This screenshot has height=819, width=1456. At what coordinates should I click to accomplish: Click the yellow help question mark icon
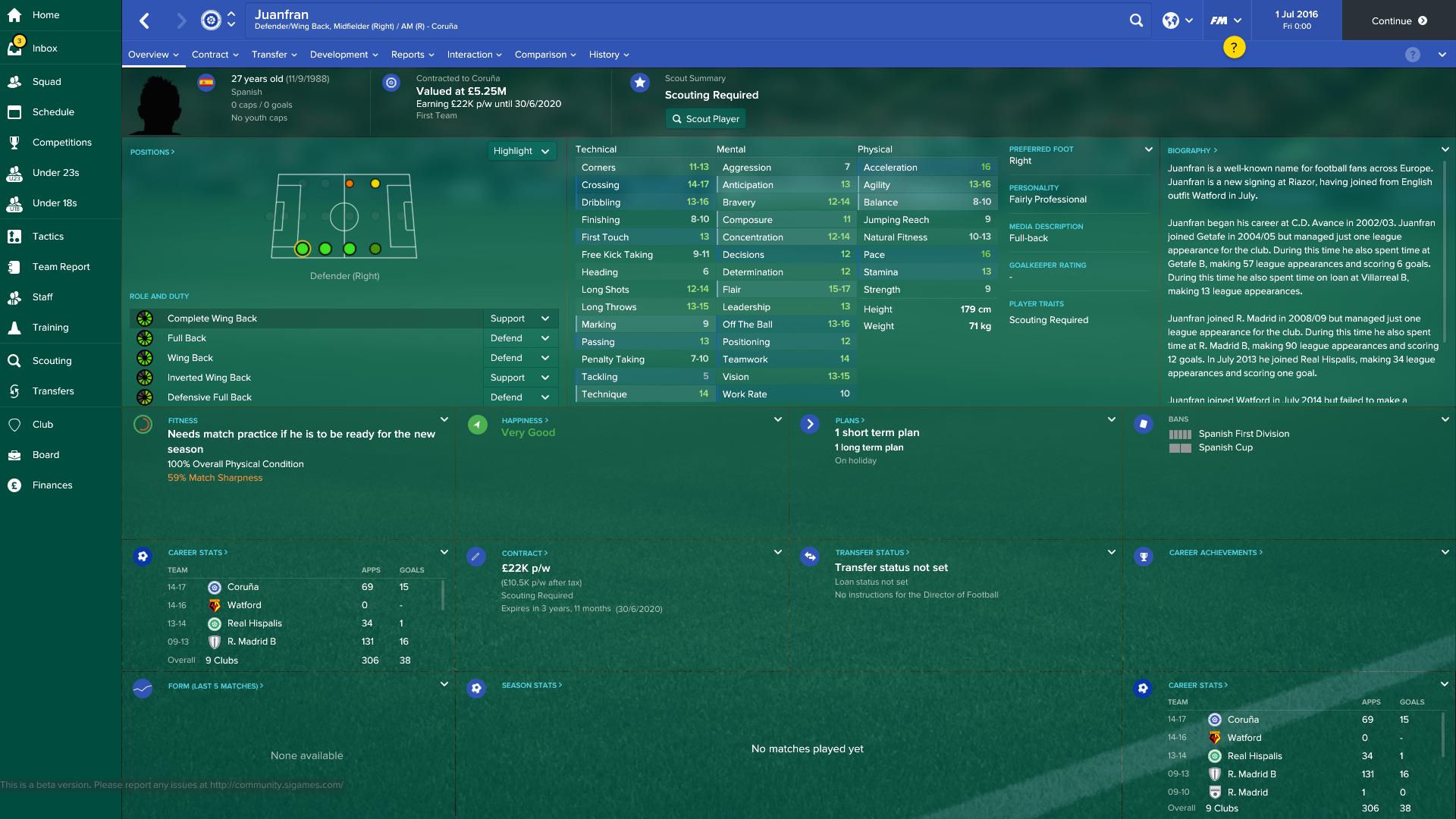click(x=1235, y=47)
